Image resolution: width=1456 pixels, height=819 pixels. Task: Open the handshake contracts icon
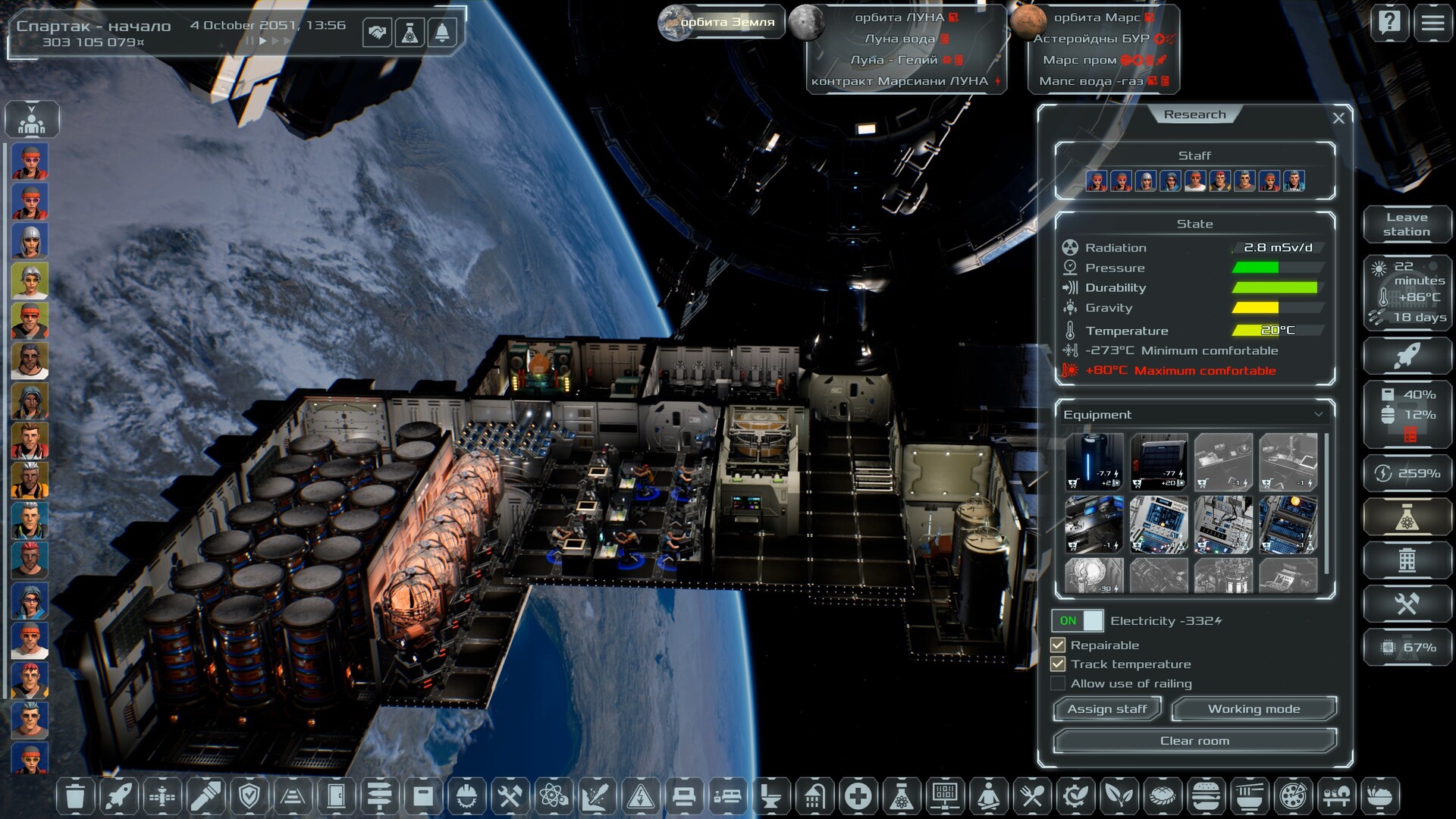377,33
